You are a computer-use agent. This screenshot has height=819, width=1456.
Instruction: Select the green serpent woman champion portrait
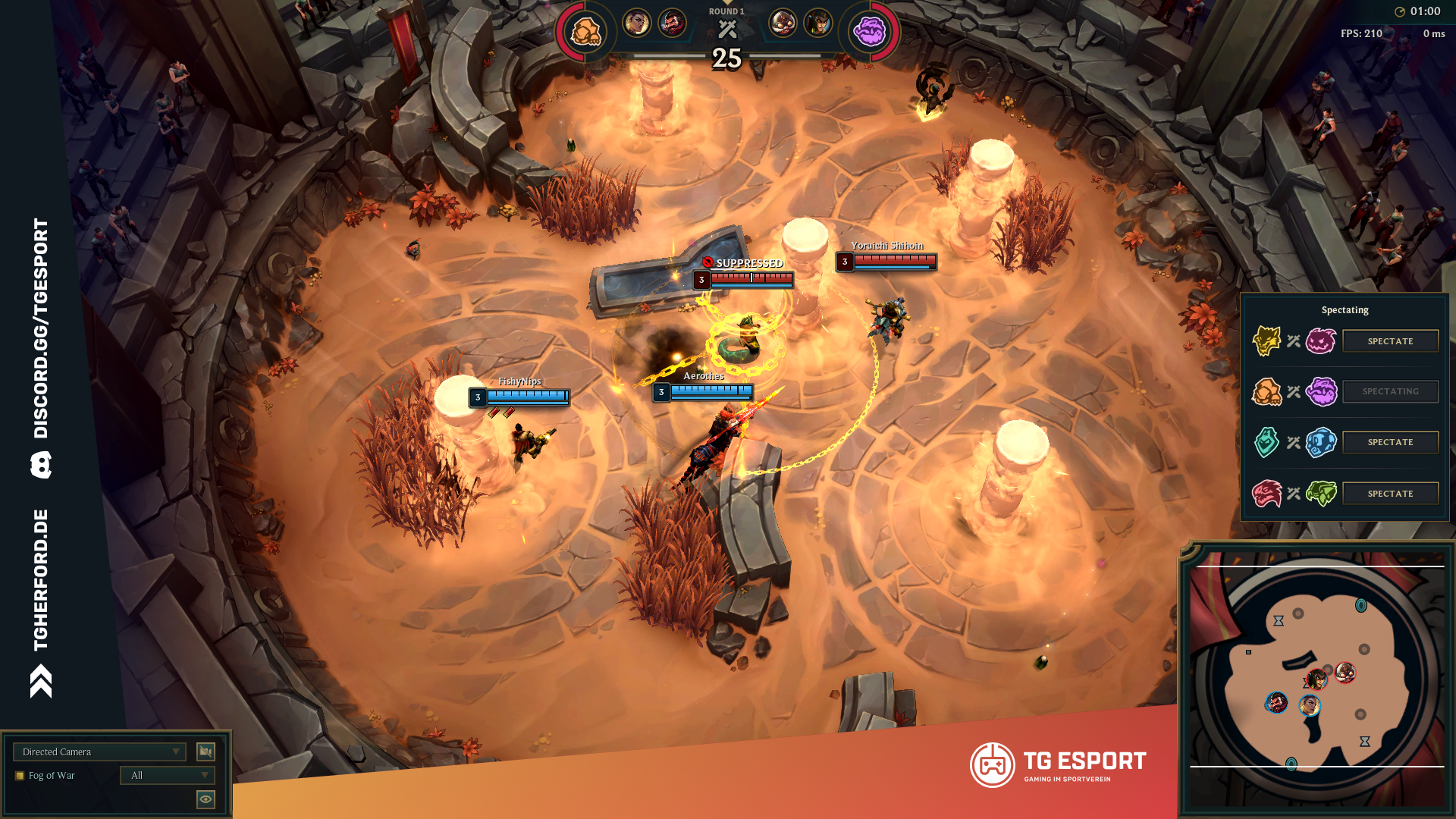coord(818,23)
